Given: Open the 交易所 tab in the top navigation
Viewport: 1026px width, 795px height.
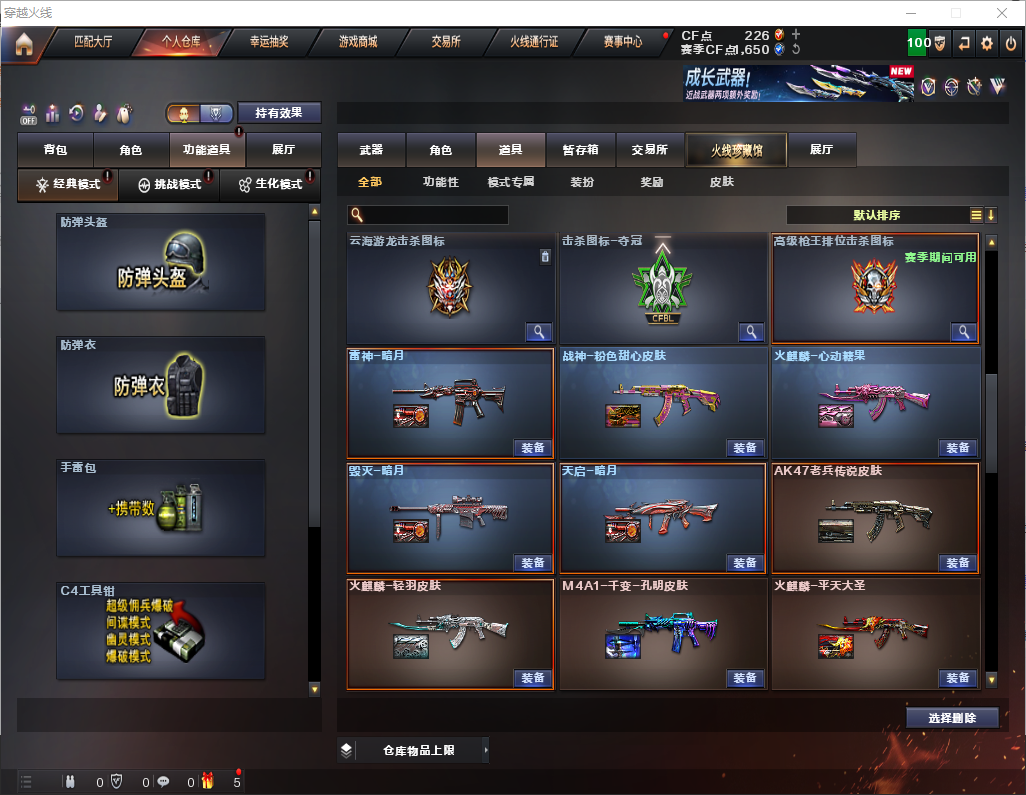Looking at the screenshot, I should tap(446, 42).
